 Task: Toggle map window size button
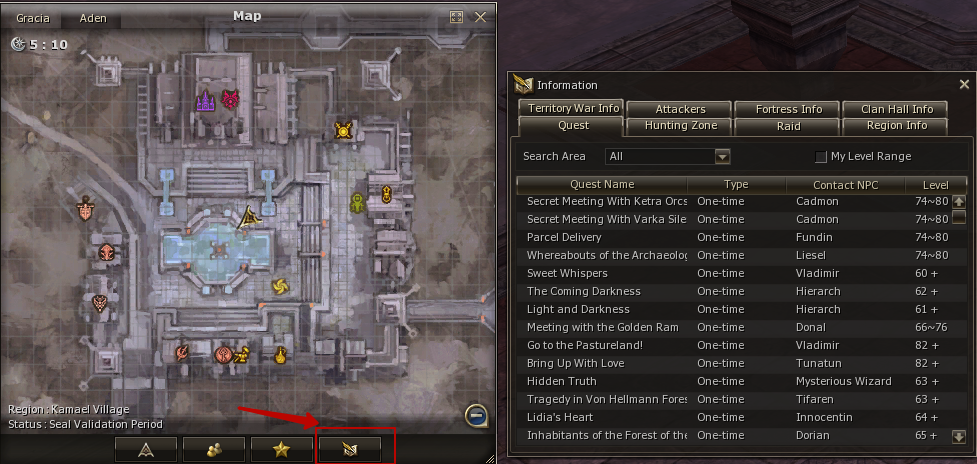click(457, 17)
